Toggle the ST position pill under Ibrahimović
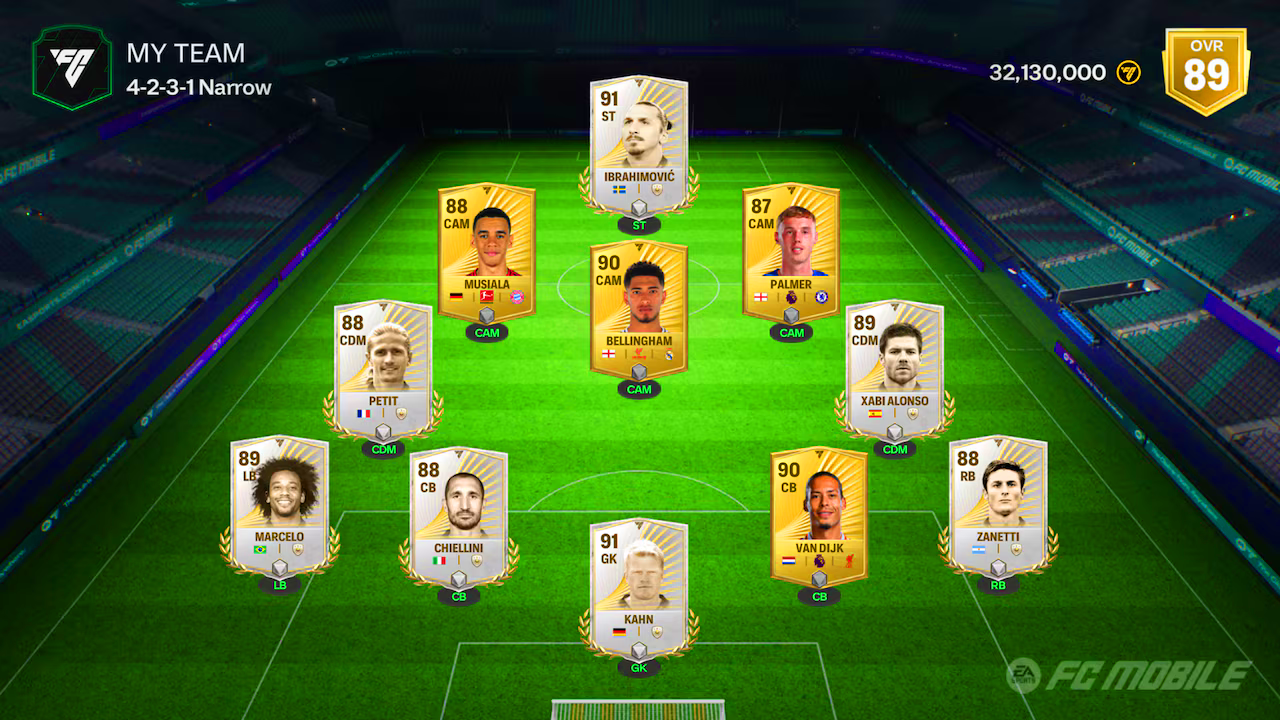Screen dimensions: 1280x720 (639, 225)
